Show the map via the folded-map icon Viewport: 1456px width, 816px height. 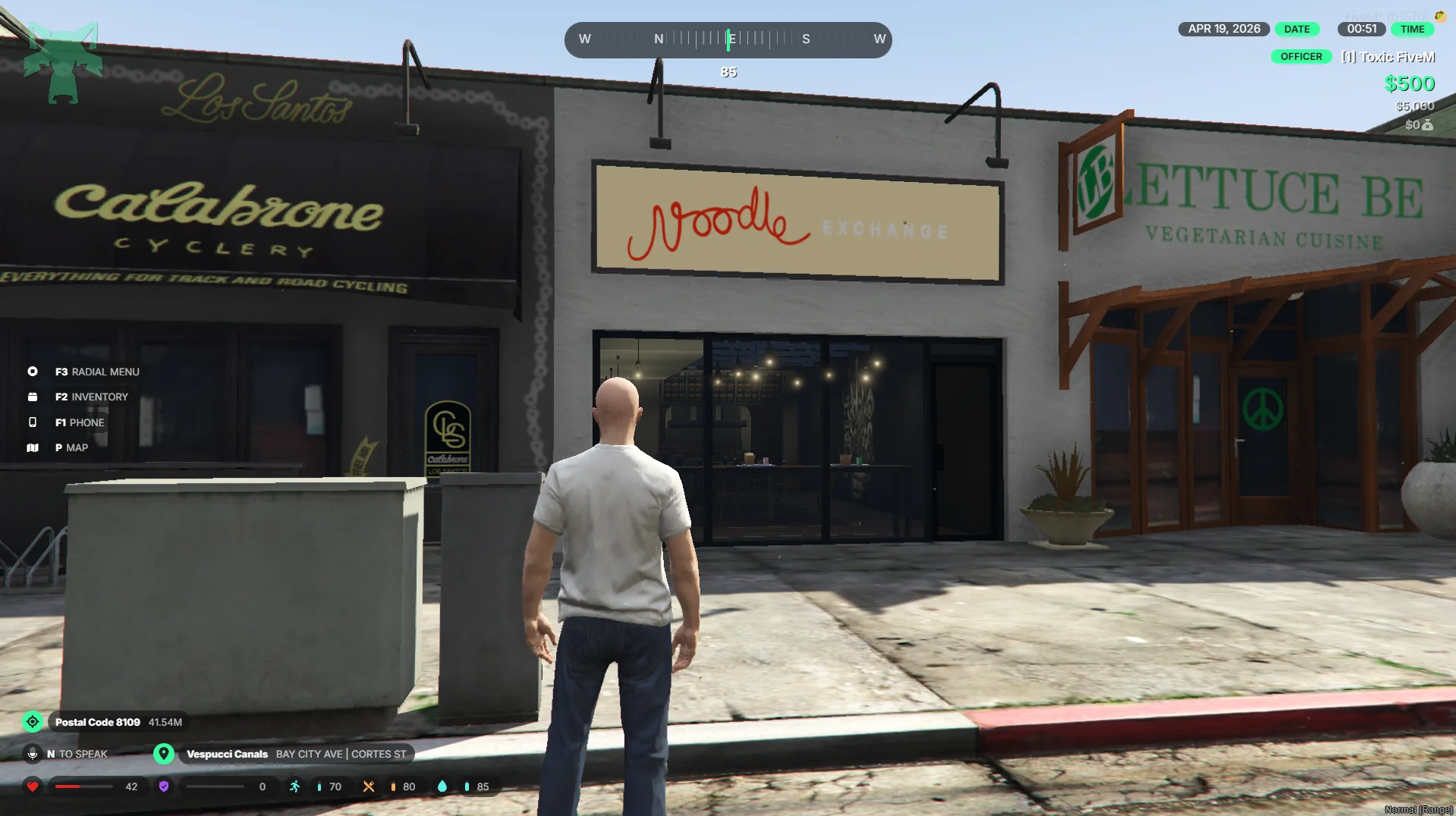click(x=33, y=447)
